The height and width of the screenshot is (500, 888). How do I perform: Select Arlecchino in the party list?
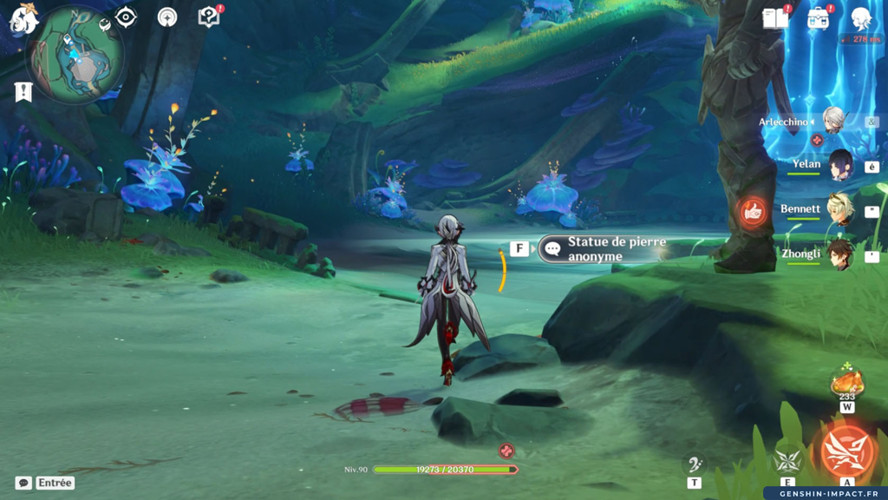pos(832,121)
